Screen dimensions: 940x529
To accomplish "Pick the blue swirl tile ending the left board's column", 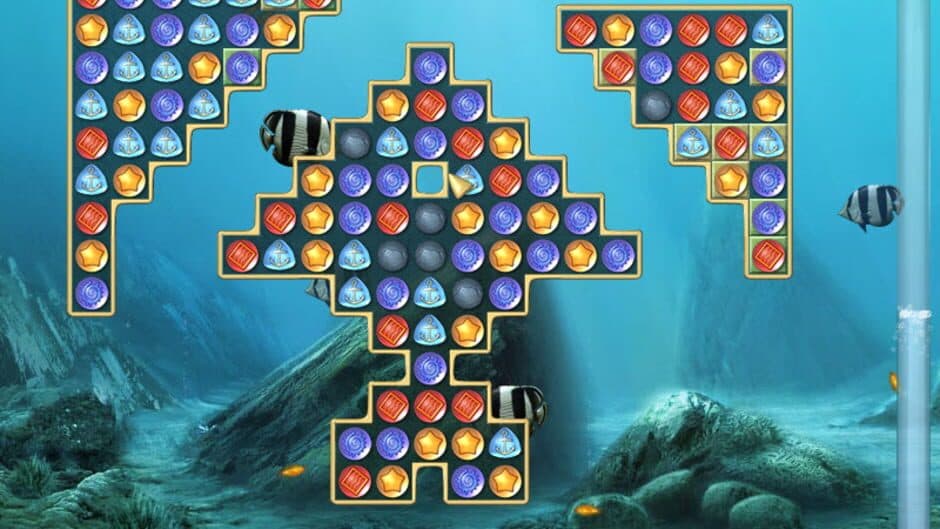I will pyautogui.click(x=91, y=292).
